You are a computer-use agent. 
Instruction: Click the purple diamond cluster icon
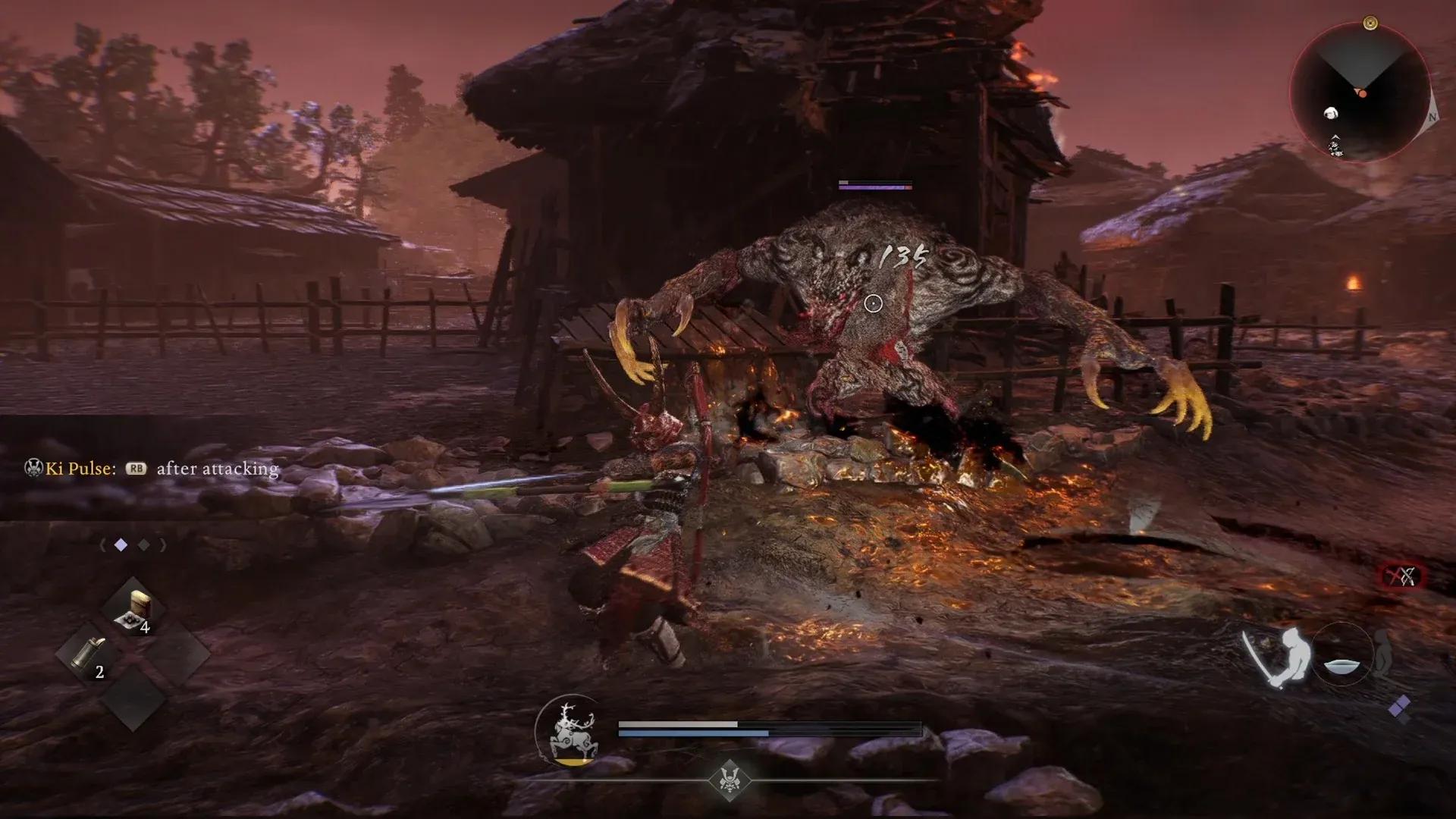click(x=1399, y=708)
